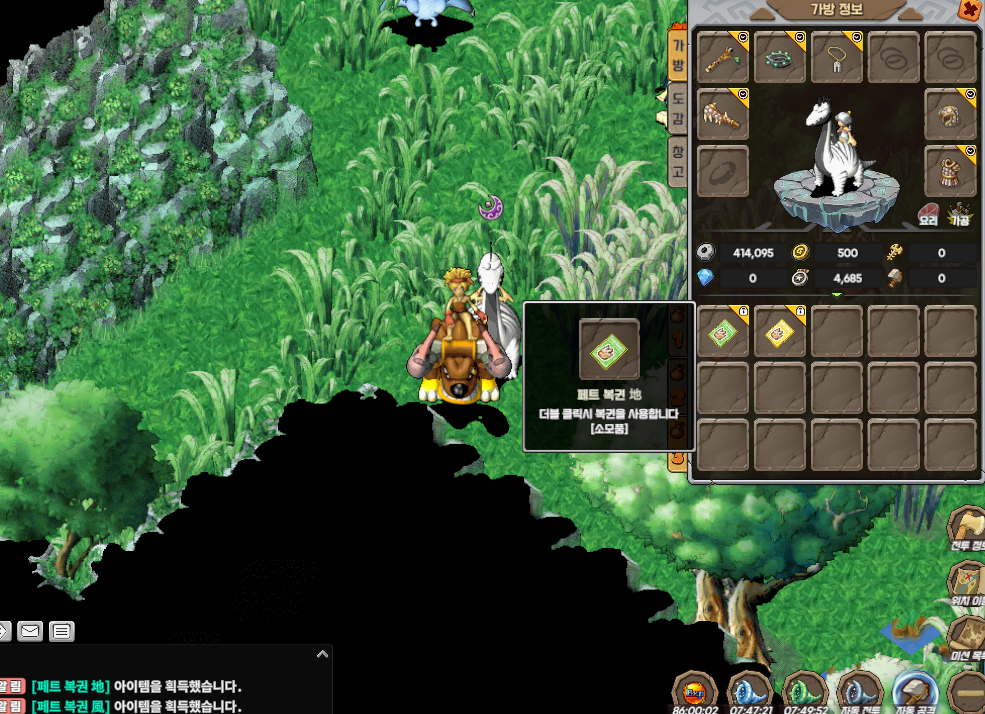
Task: Close the 가방 정보 bag window
Action: (x=969, y=10)
